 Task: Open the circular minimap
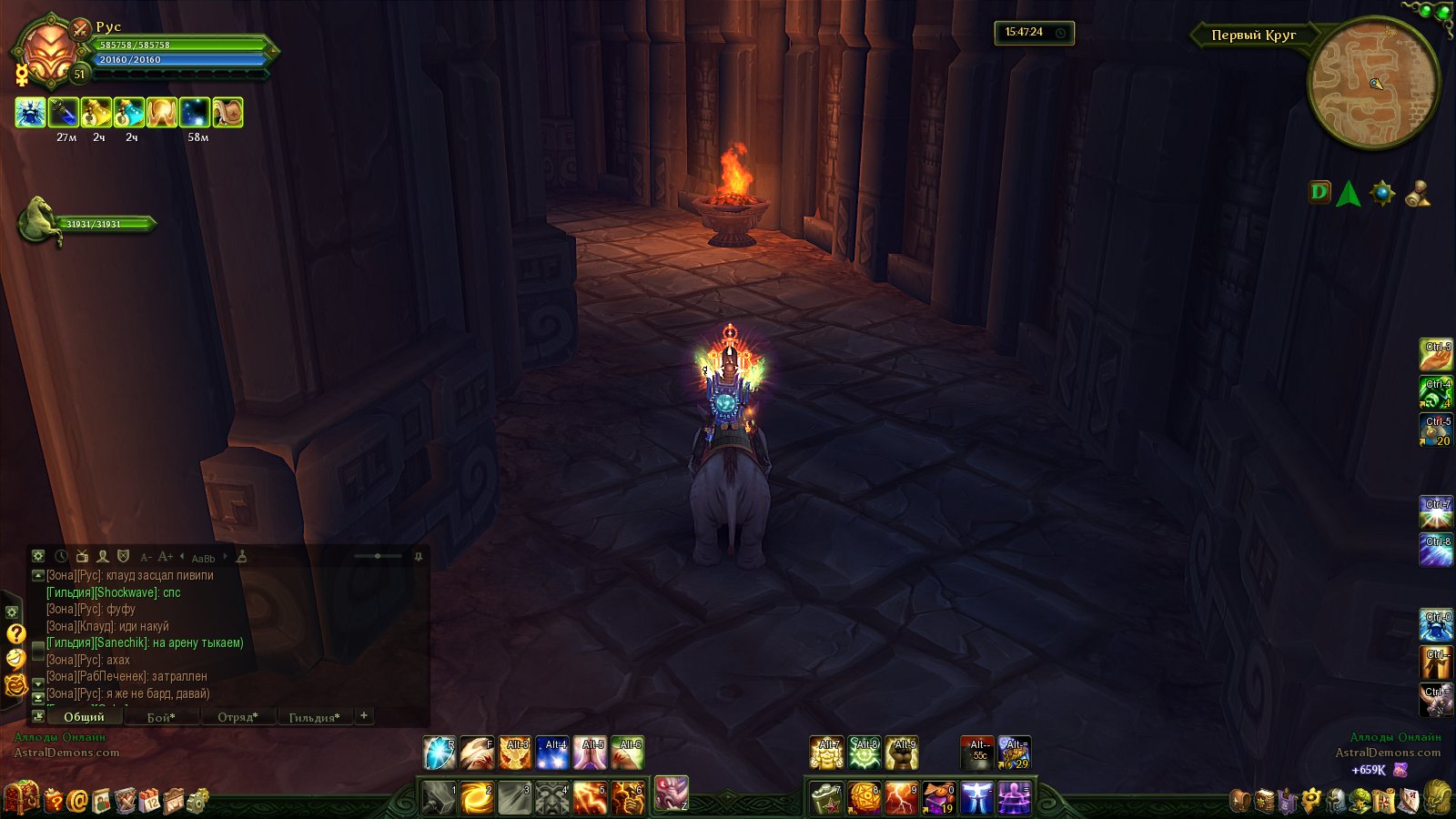pyautogui.click(x=1373, y=84)
